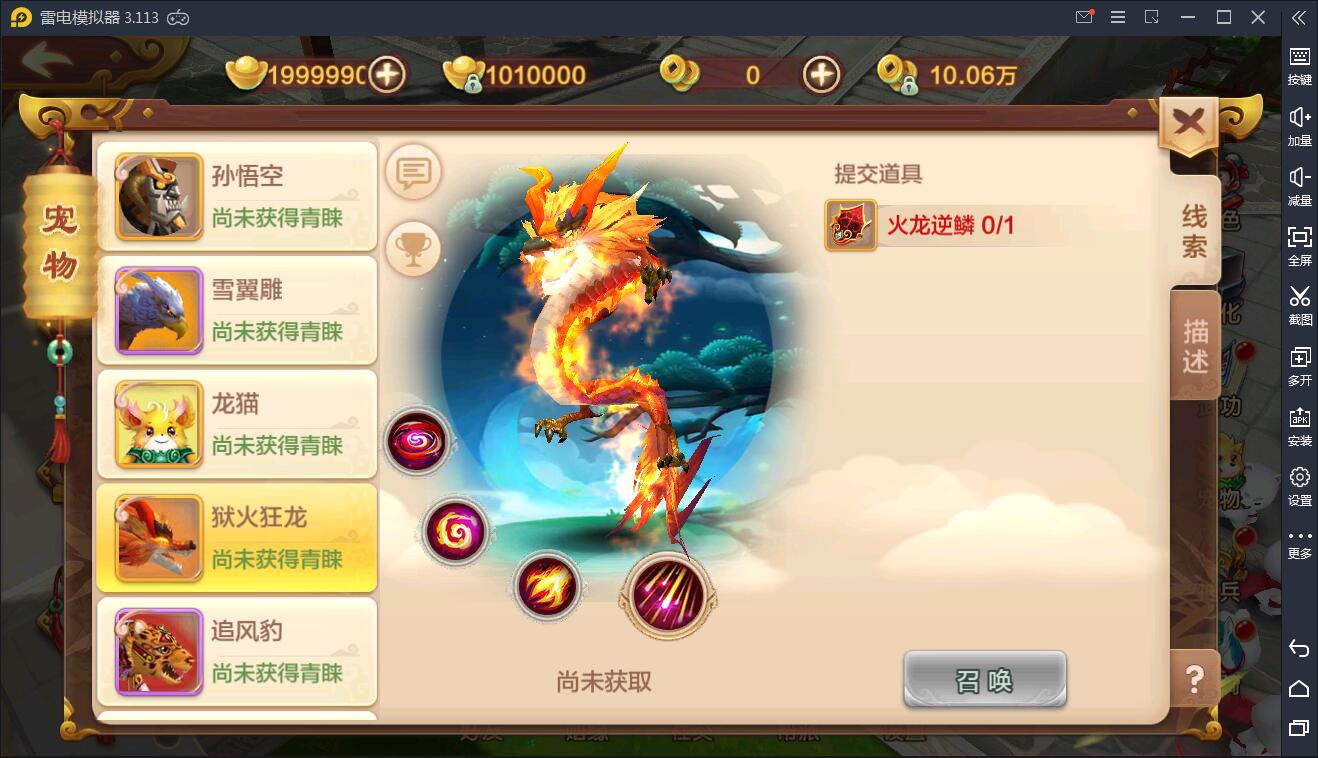Screen dimensions: 1318x758
Task: Click the plus next to gold ingots
Action: click(389, 75)
